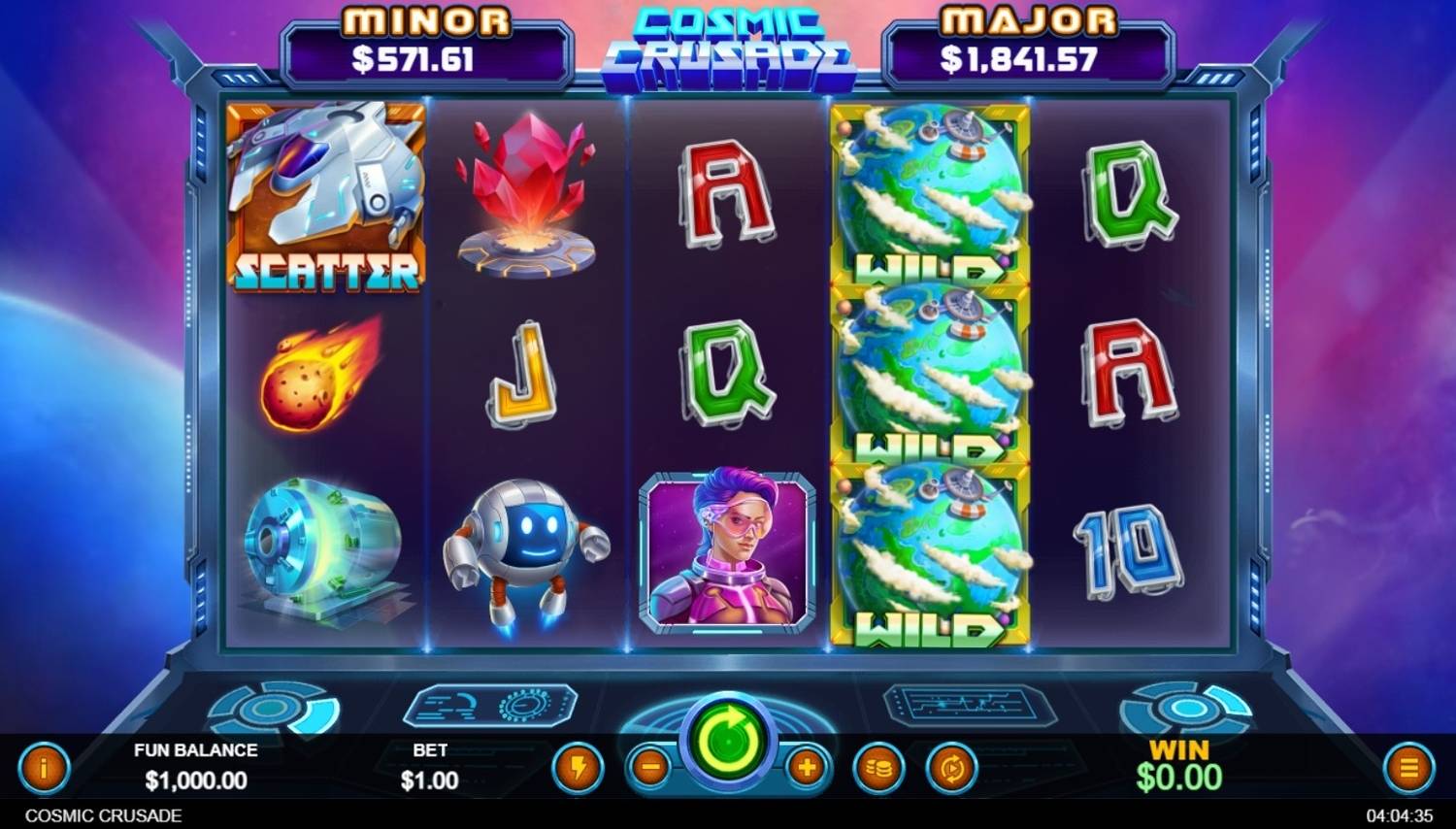Enable autoplay with the circular arrows button
The width and height of the screenshot is (1456, 829).
pyautogui.click(x=951, y=769)
